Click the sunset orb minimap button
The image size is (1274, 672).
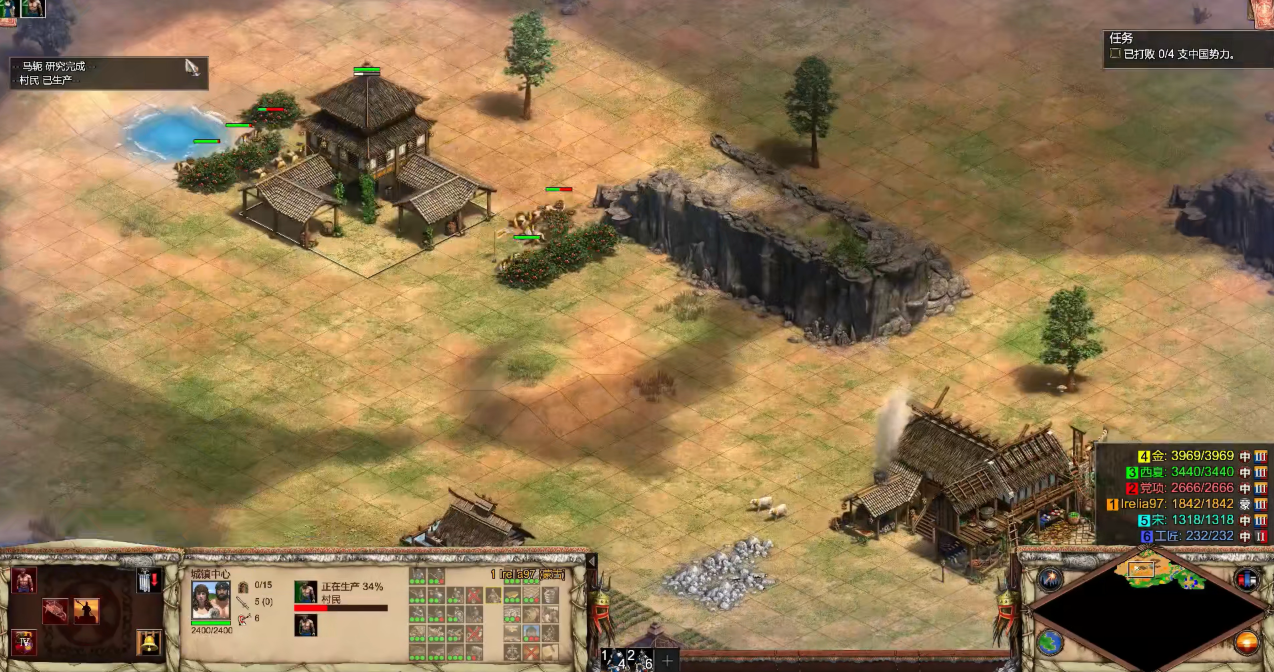point(1247,643)
